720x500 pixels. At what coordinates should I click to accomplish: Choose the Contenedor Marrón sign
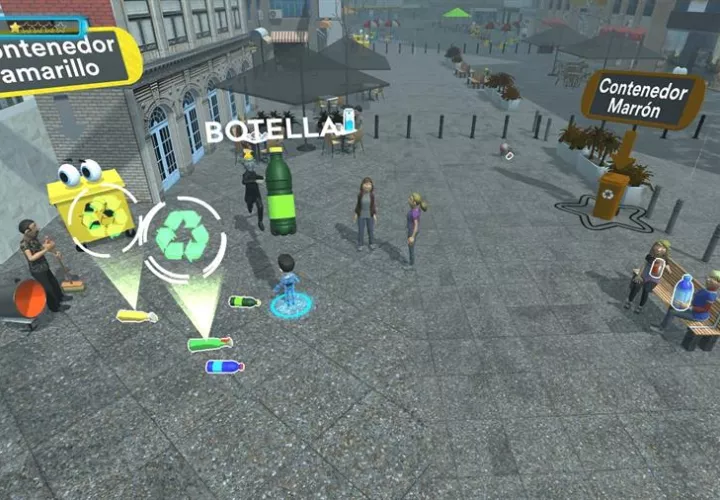[643, 99]
